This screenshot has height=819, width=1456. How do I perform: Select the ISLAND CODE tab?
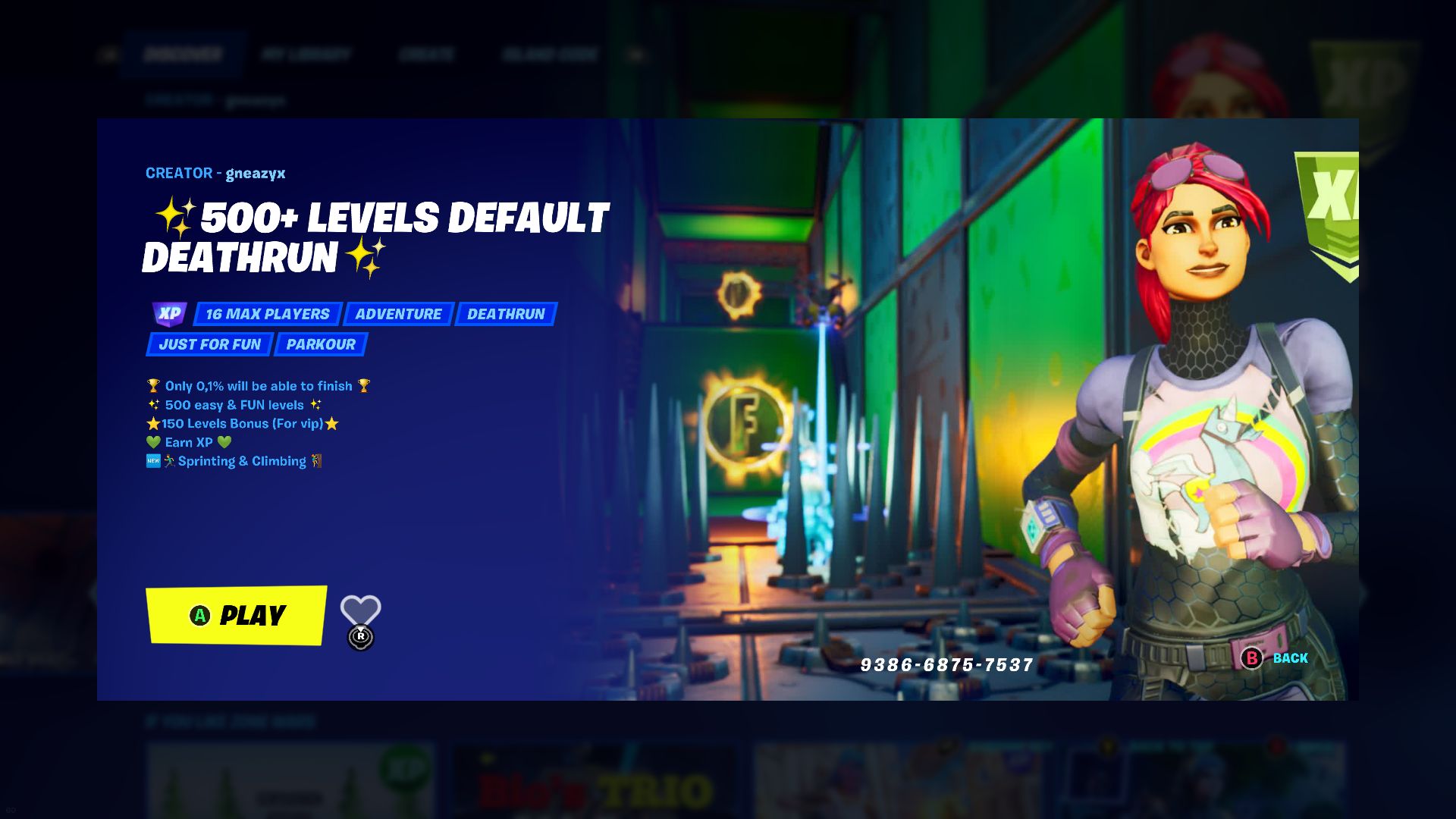(548, 53)
